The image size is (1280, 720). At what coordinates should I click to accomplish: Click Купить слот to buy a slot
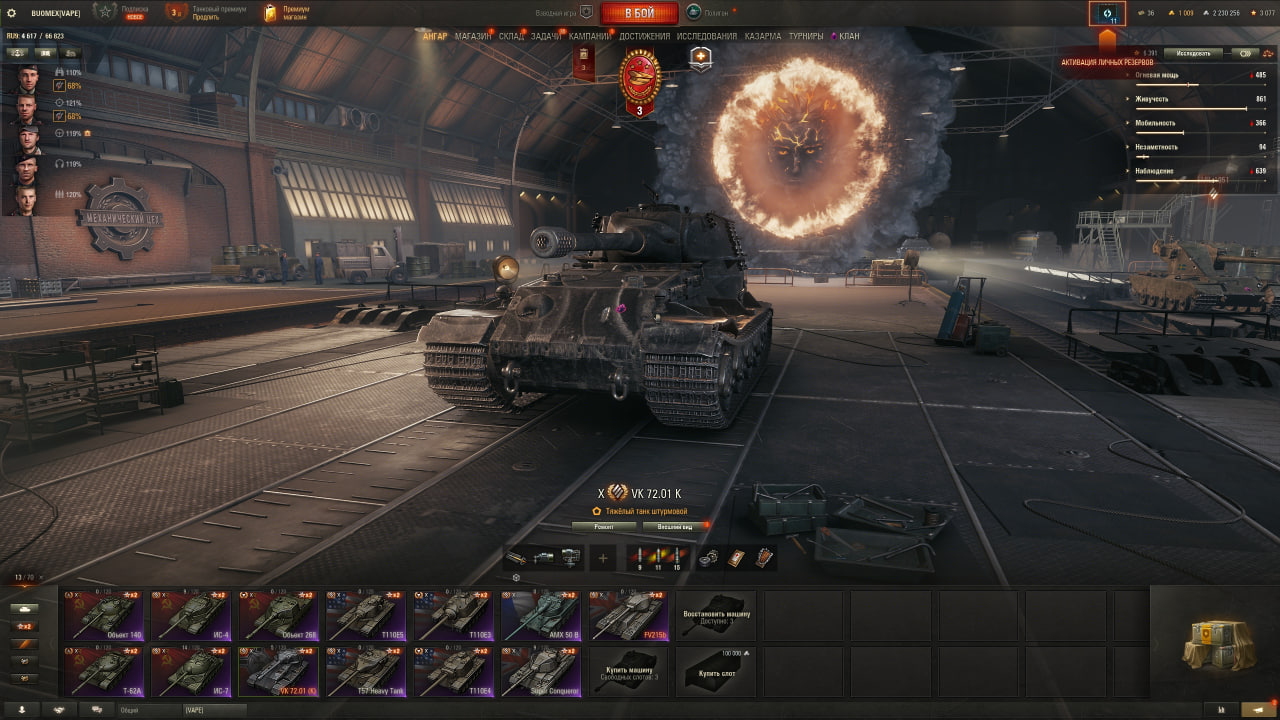[x=716, y=671]
